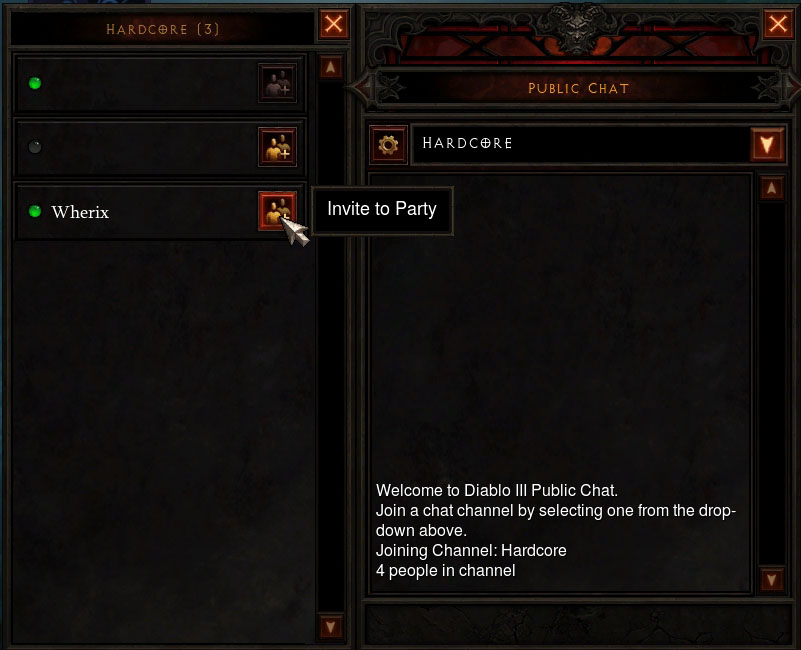
Task: Invite Wherix to your party
Action: 277,211
